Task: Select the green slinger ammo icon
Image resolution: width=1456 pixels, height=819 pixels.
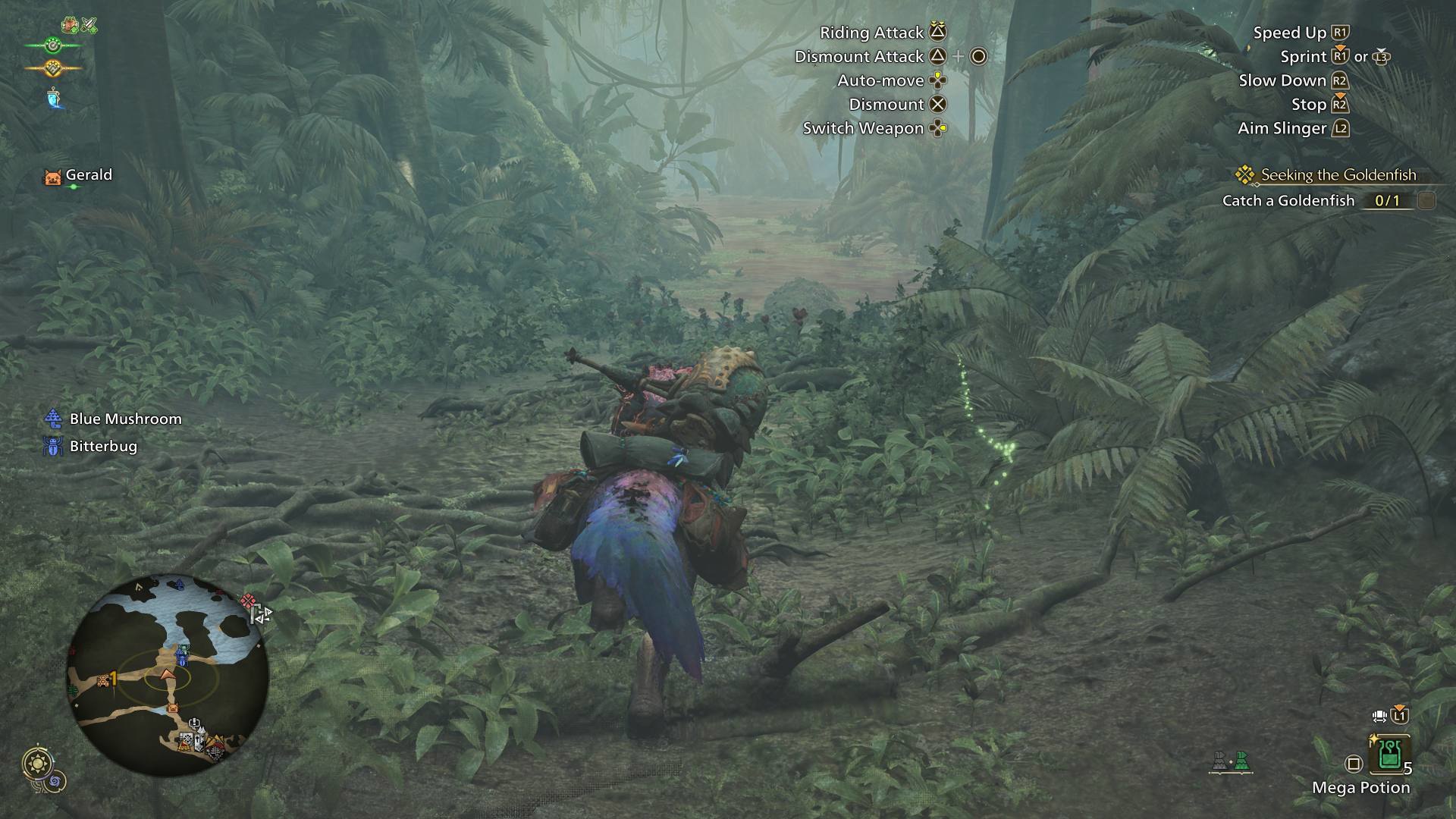Action: point(1241,761)
